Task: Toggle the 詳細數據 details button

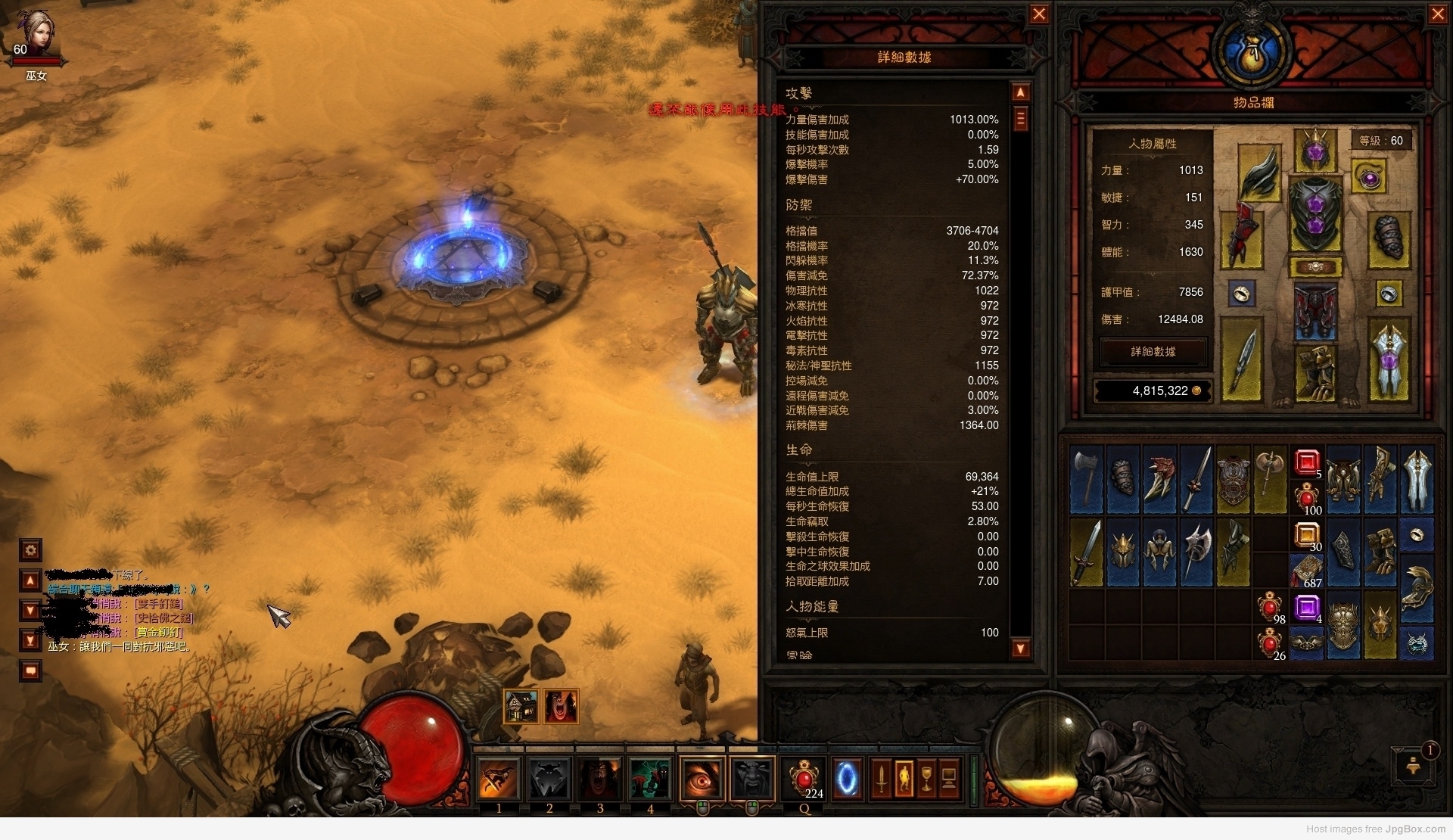Action: click(1153, 352)
